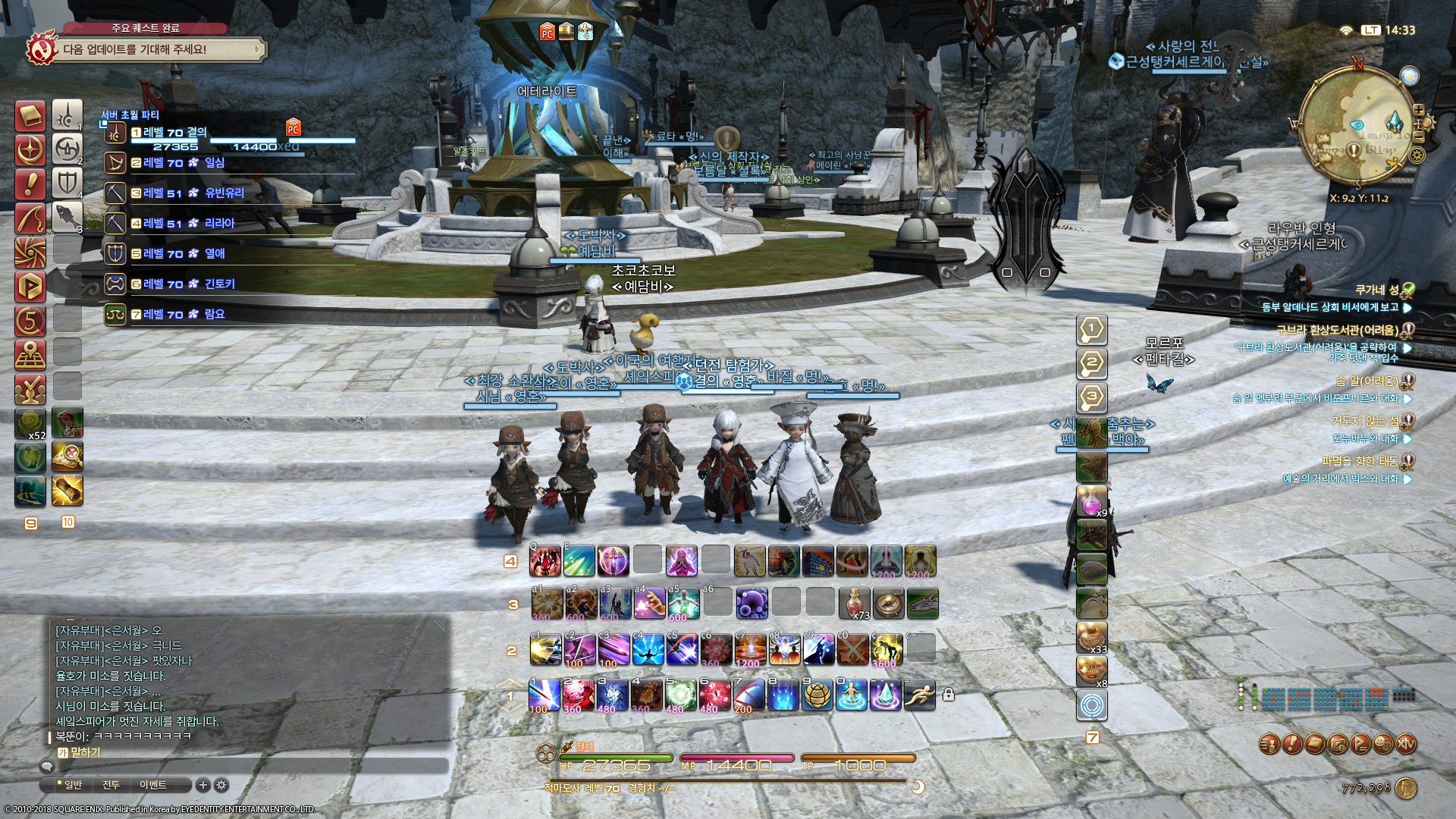Open the minimap gear settings button
This screenshot has width=1456, height=819.
(x=1416, y=155)
